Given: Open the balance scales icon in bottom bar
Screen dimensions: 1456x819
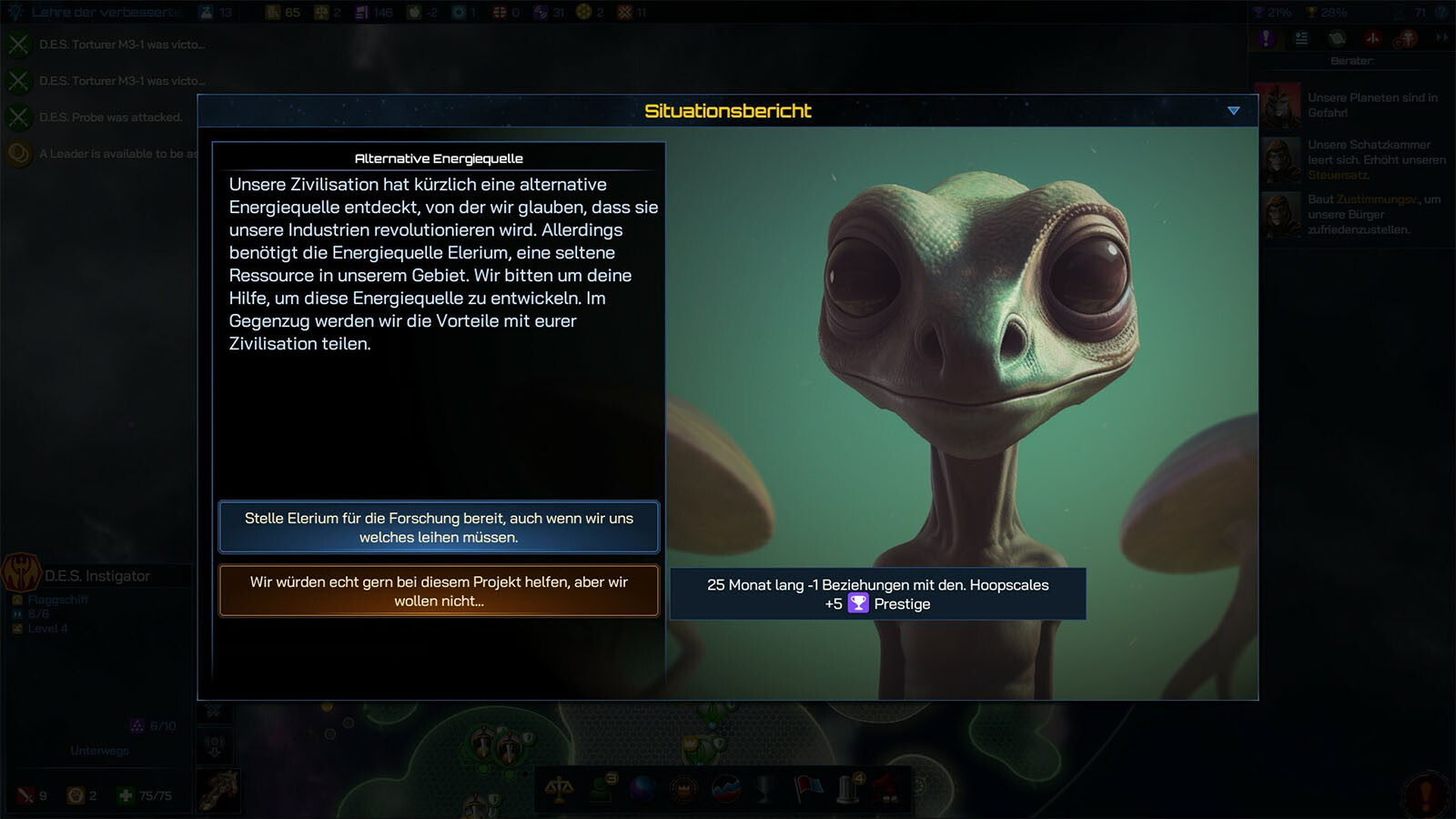Looking at the screenshot, I should 559,790.
